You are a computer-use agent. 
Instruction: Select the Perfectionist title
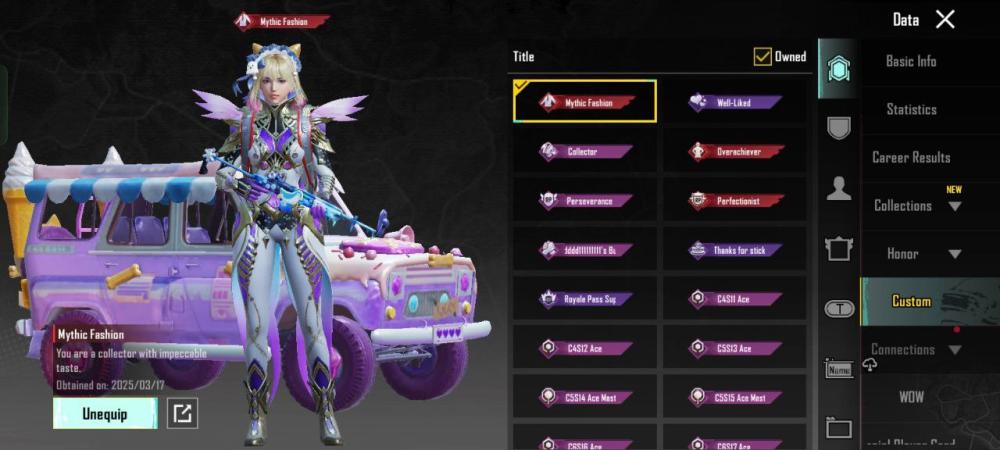(735, 200)
